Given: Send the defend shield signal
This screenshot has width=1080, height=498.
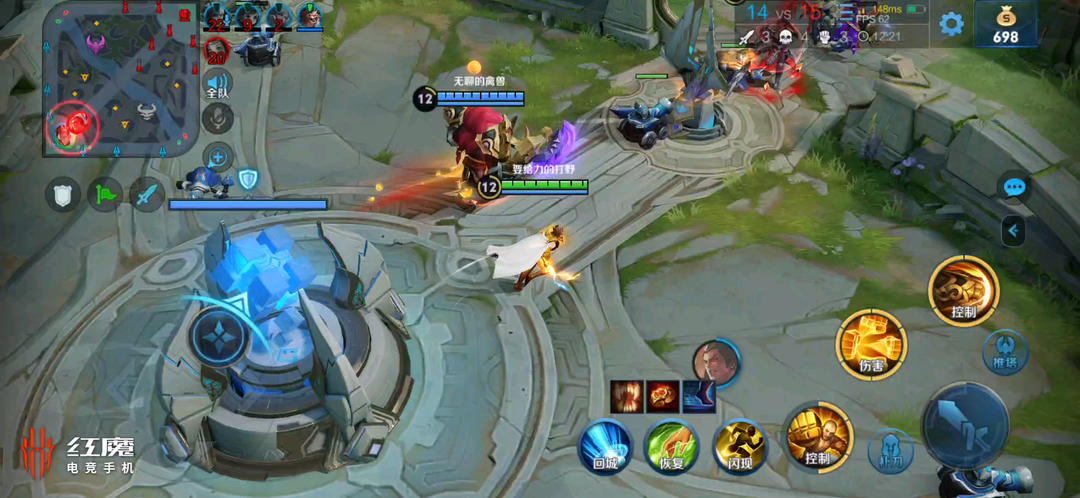Looking at the screenshot, I should [x=63, y=193].
